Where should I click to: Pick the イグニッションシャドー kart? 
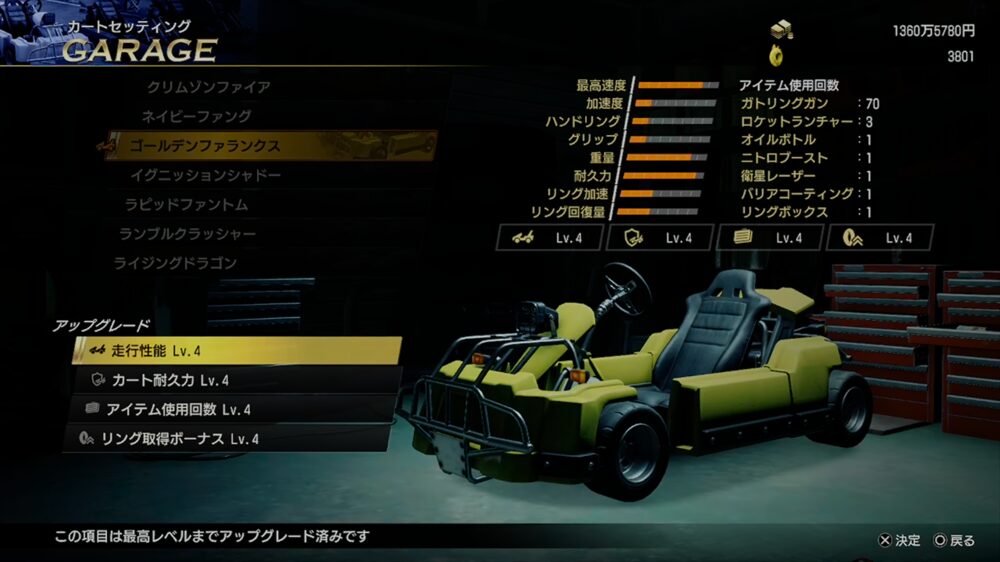click(205, 175)
